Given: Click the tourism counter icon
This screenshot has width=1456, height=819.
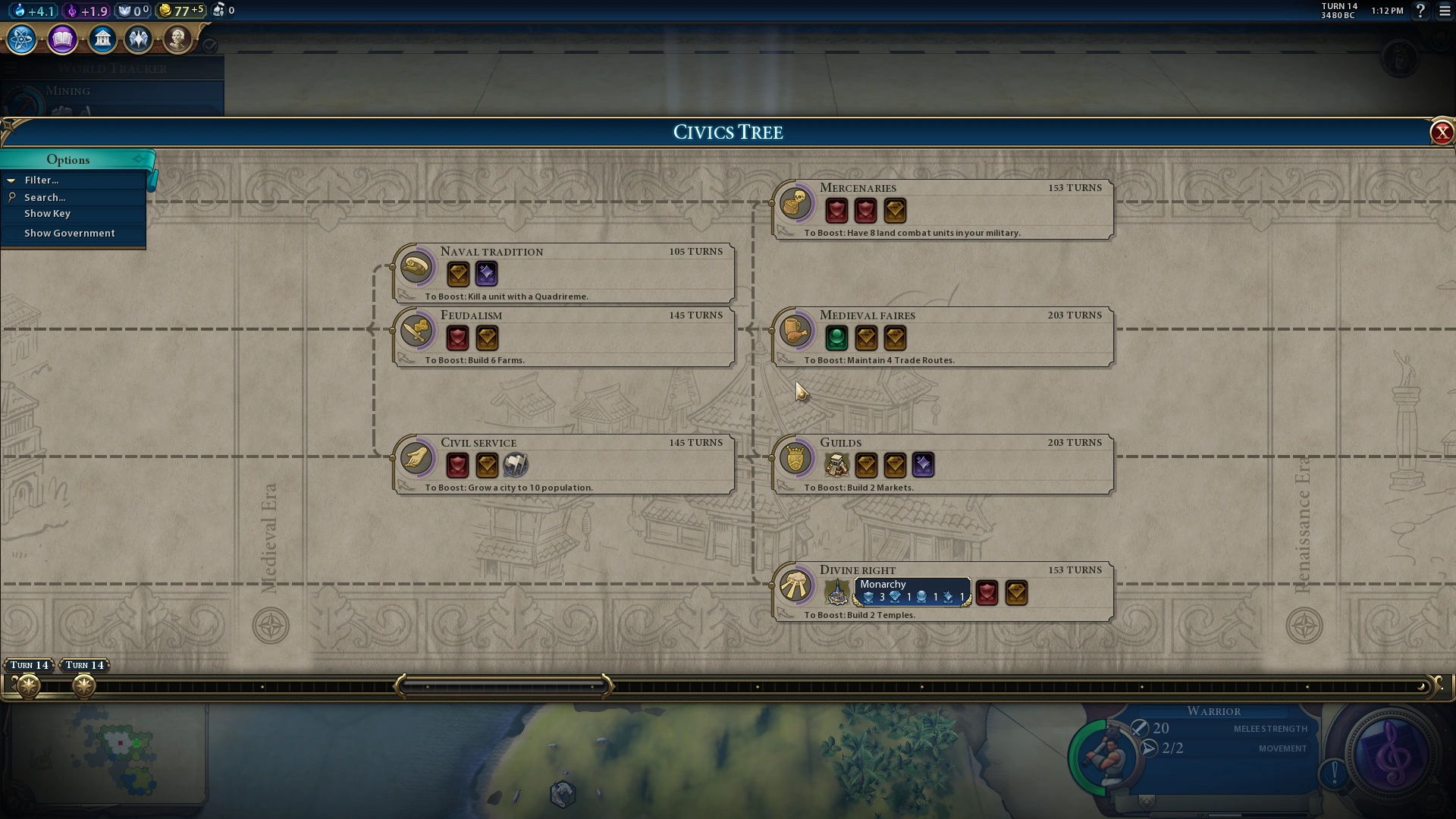Looking at the screenshot, I should tap(218, 10).
